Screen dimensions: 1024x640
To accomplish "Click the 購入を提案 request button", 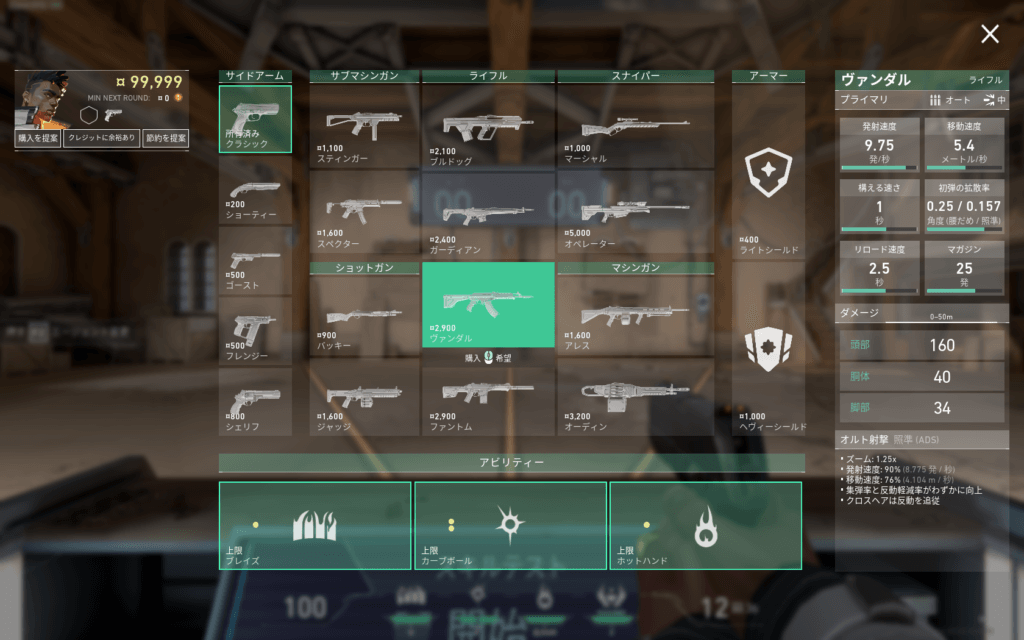I will pyautogui.click(x=38, y=137).
